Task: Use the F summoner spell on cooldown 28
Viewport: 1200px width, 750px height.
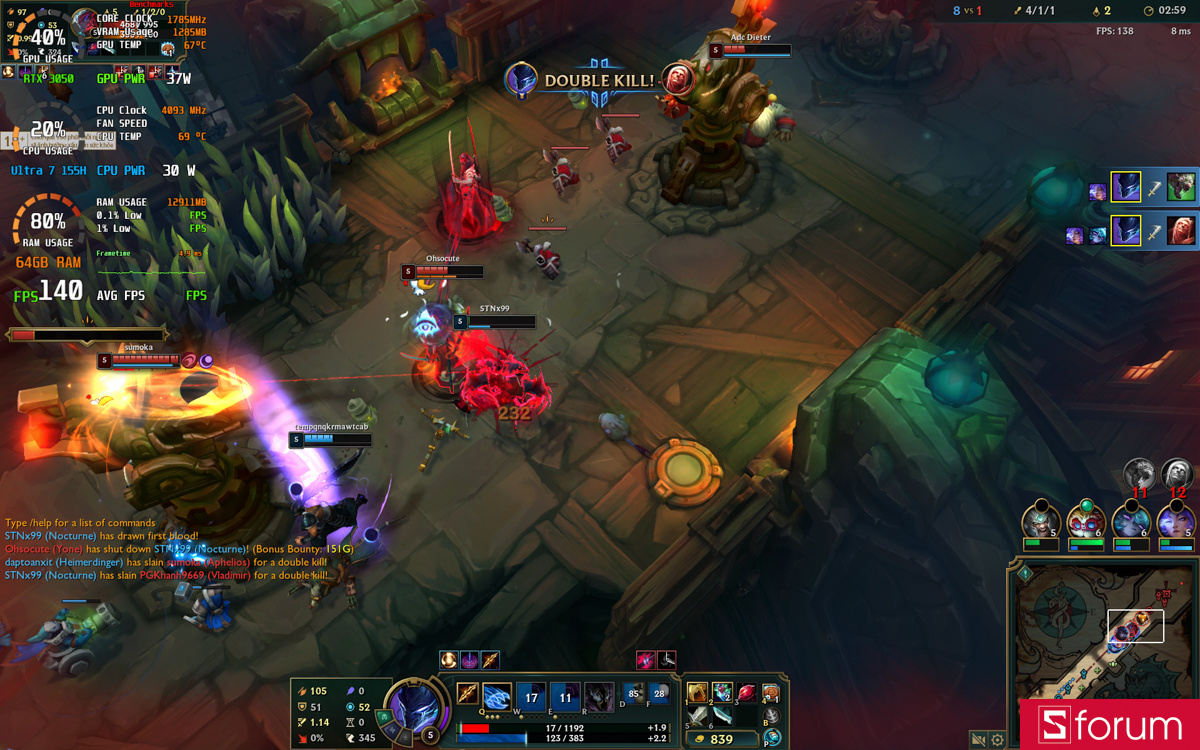Action: 659,693
